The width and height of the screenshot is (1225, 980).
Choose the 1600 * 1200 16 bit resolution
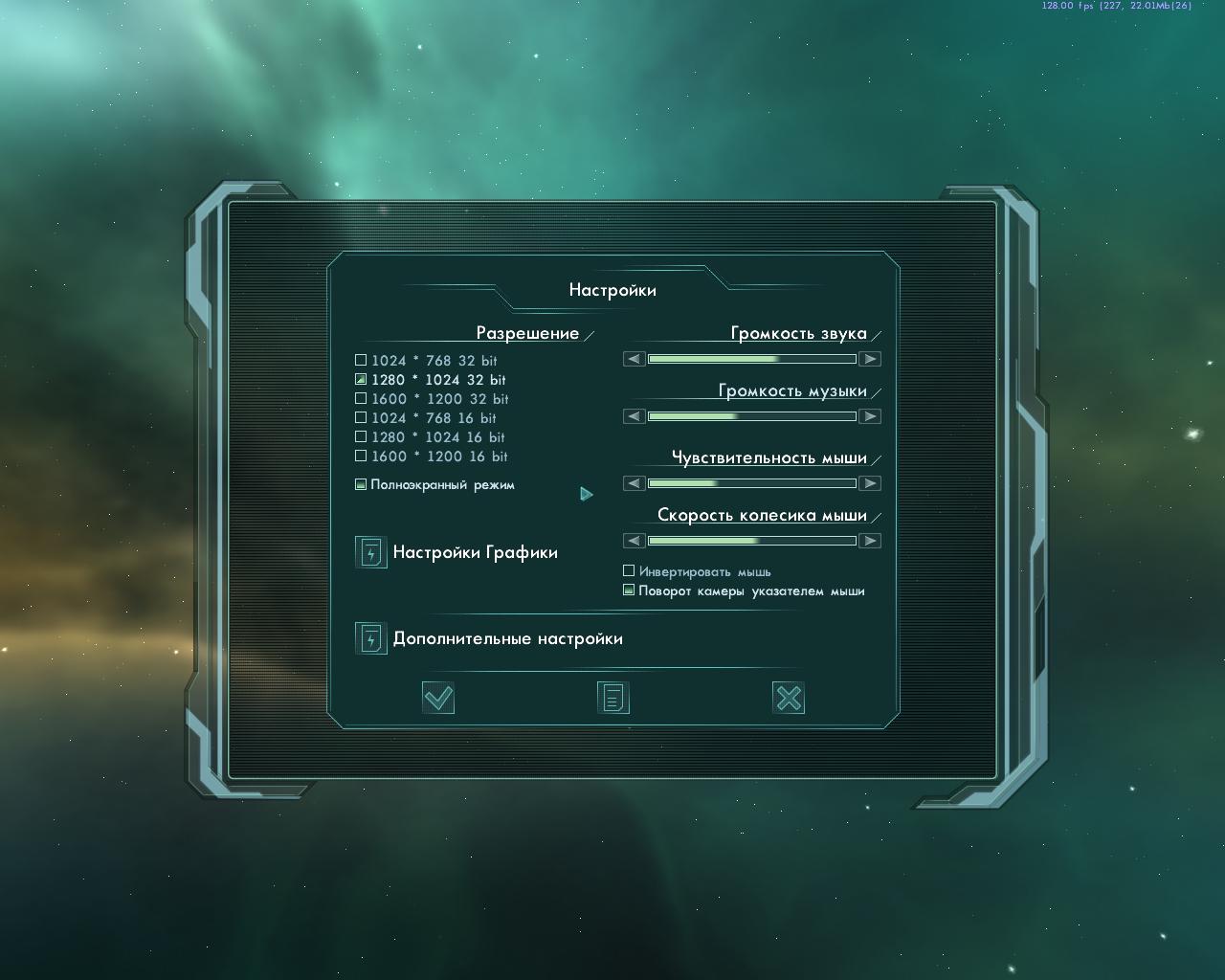pos(361,457)
